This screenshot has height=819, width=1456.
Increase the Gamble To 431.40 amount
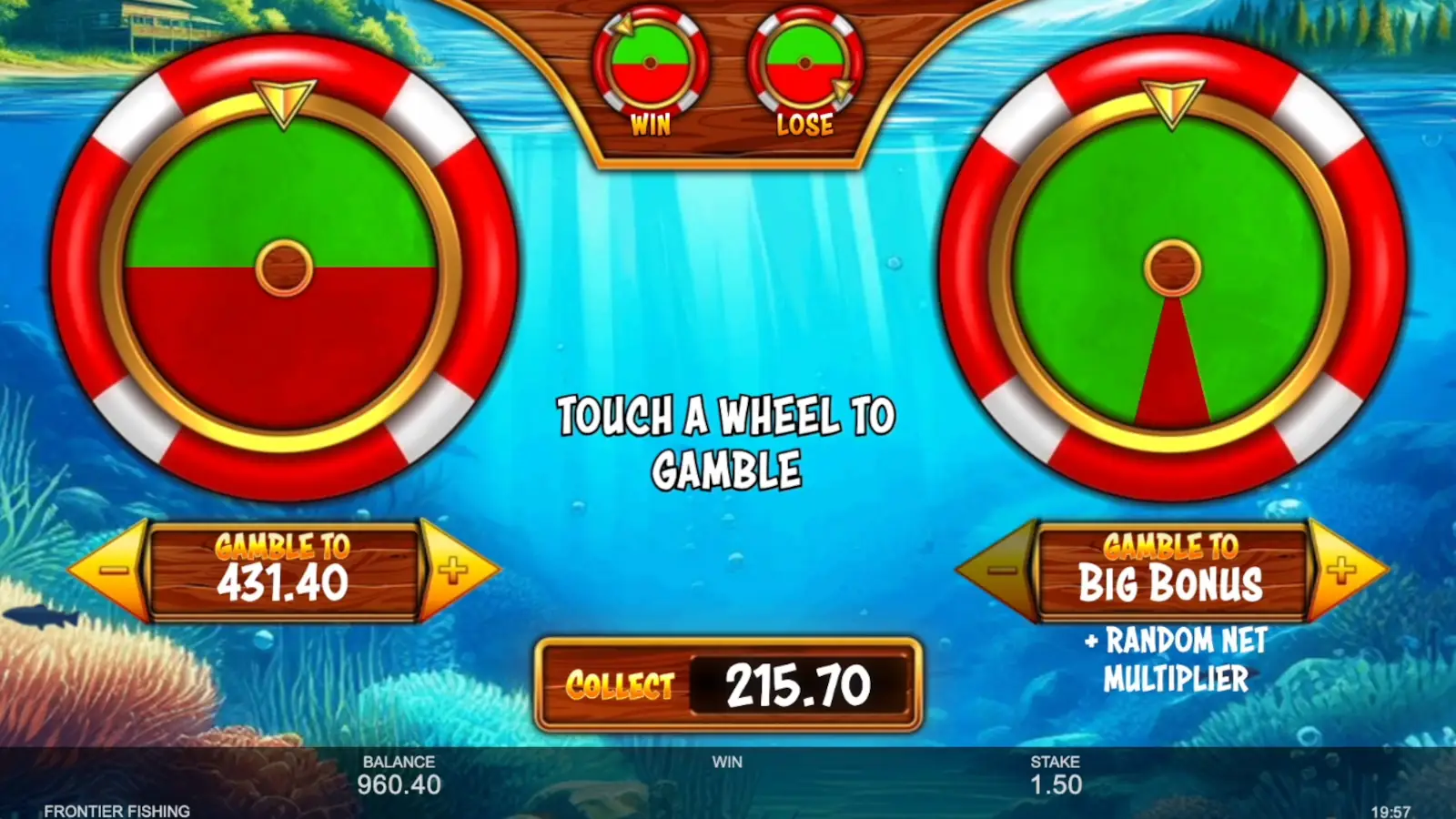[x=452, y=571]
